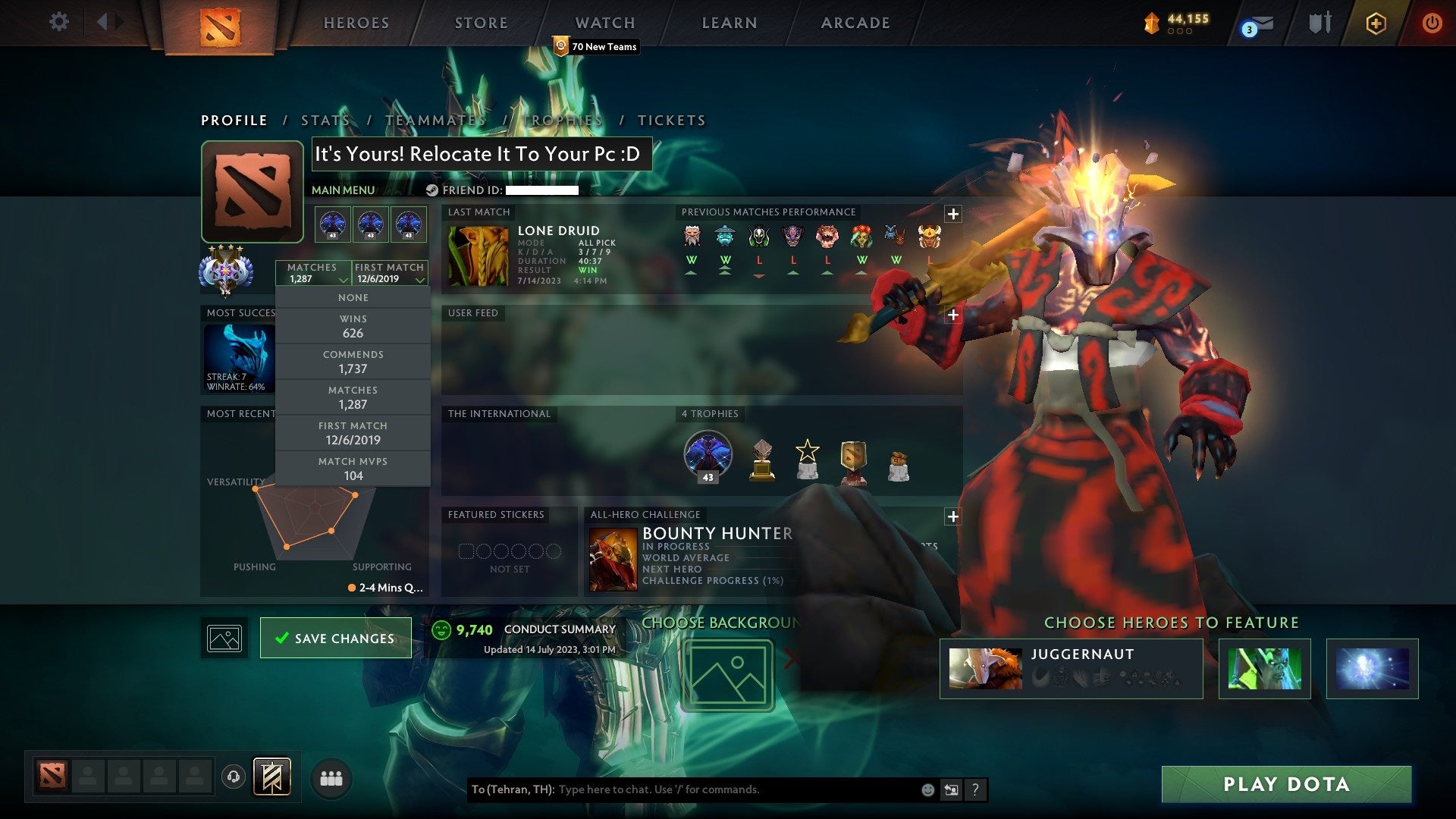Open the friends list icon bottom left
This screenshot has height=819, width=1456.
[331, 779]
